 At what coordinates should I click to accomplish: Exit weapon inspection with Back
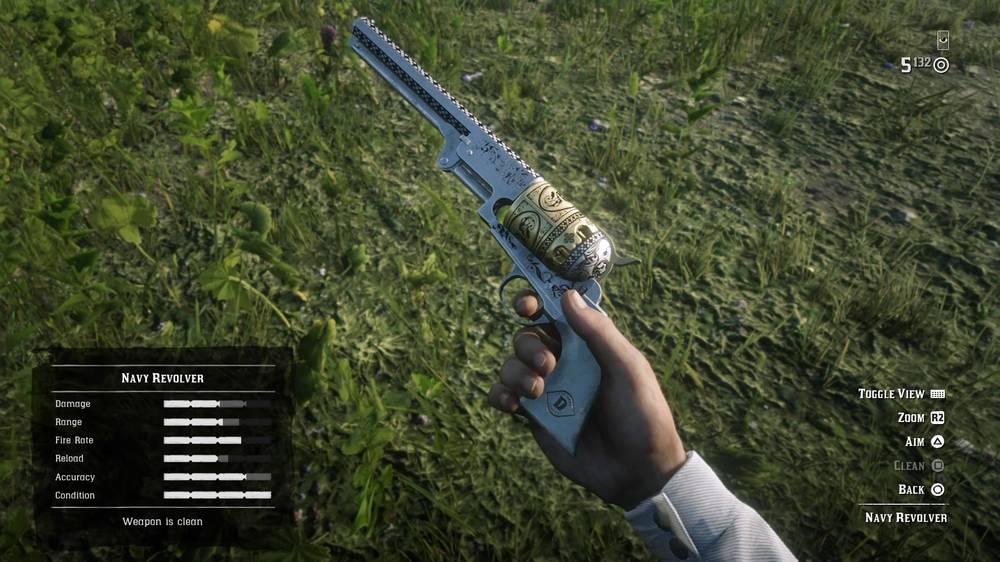911,490
